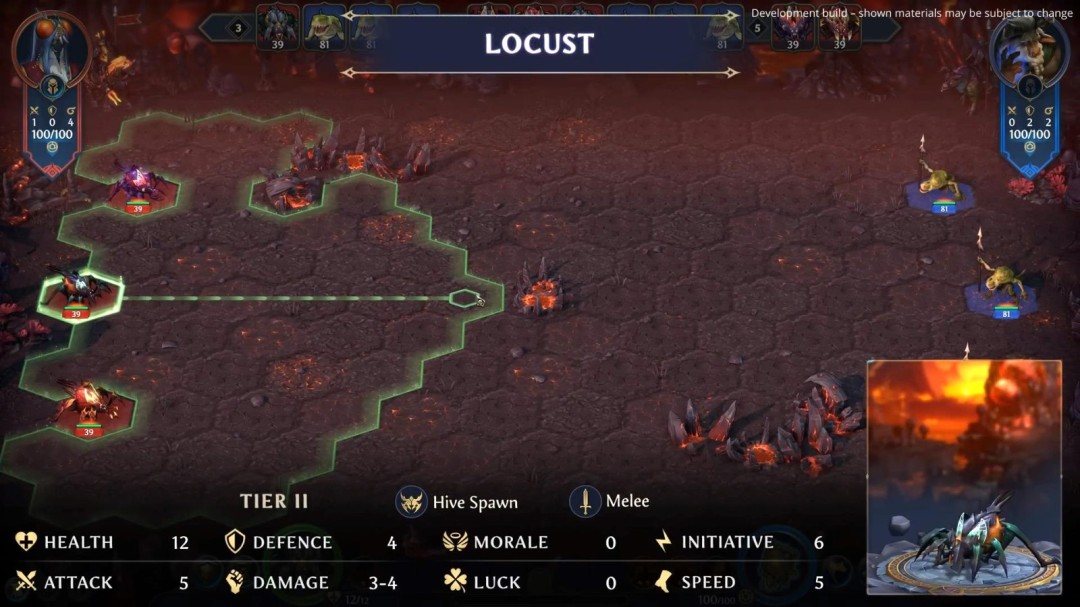Select the red-glowing allied stack

(x=88, y=405)
